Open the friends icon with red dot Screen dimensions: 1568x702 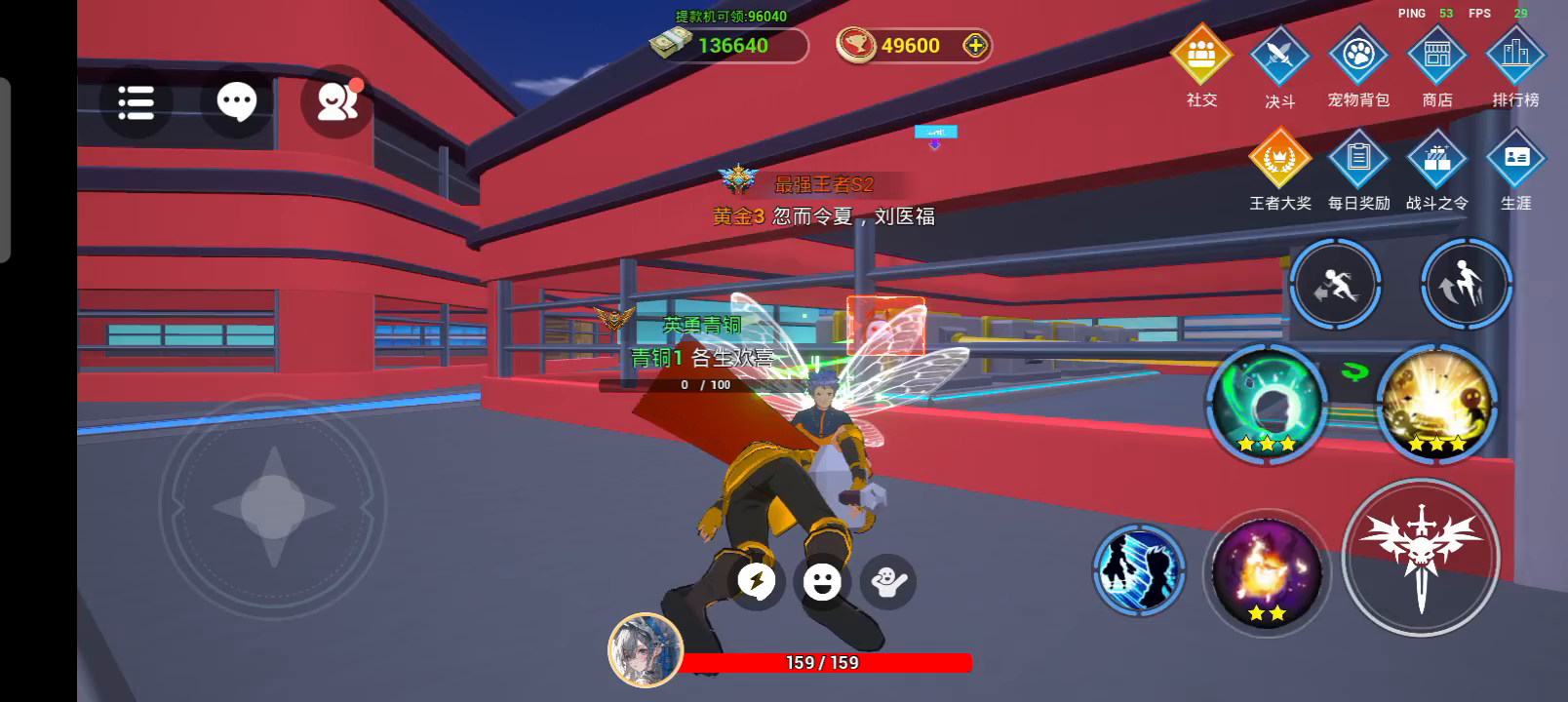click(336, 101)
